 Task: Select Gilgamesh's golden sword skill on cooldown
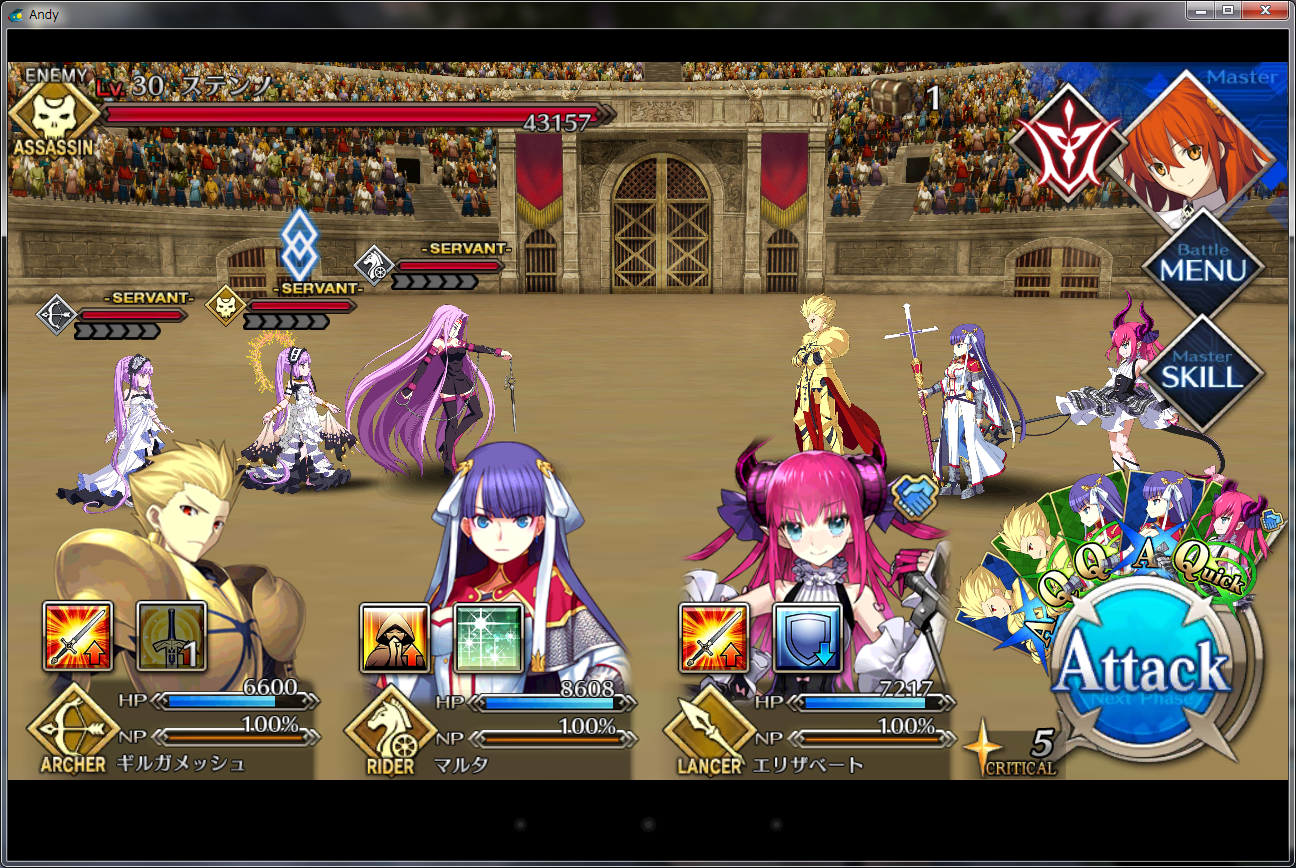tap(171, 636)
